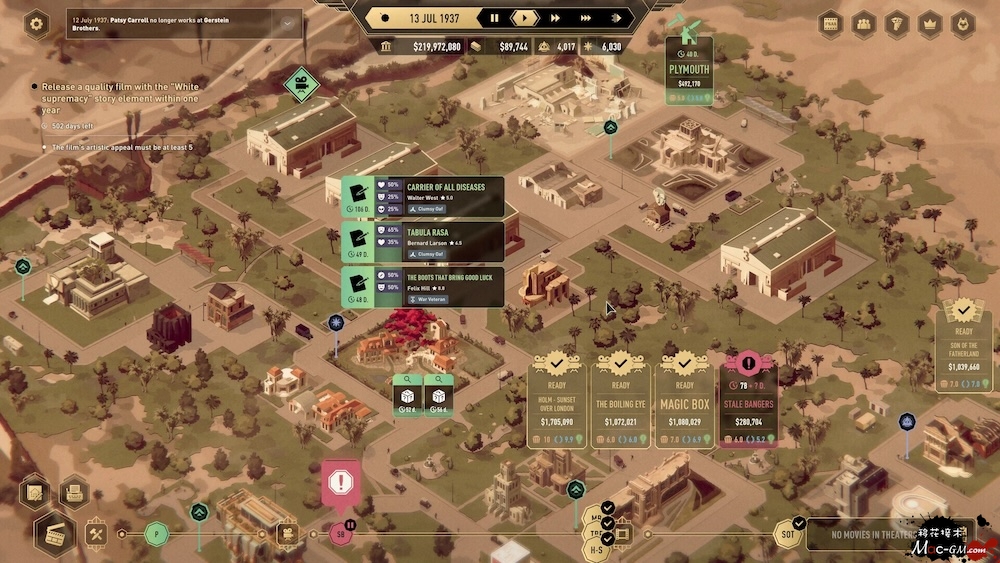Set time to normal play speed
The width and height of the screenshot is (1000, 563).
(524, 18)
